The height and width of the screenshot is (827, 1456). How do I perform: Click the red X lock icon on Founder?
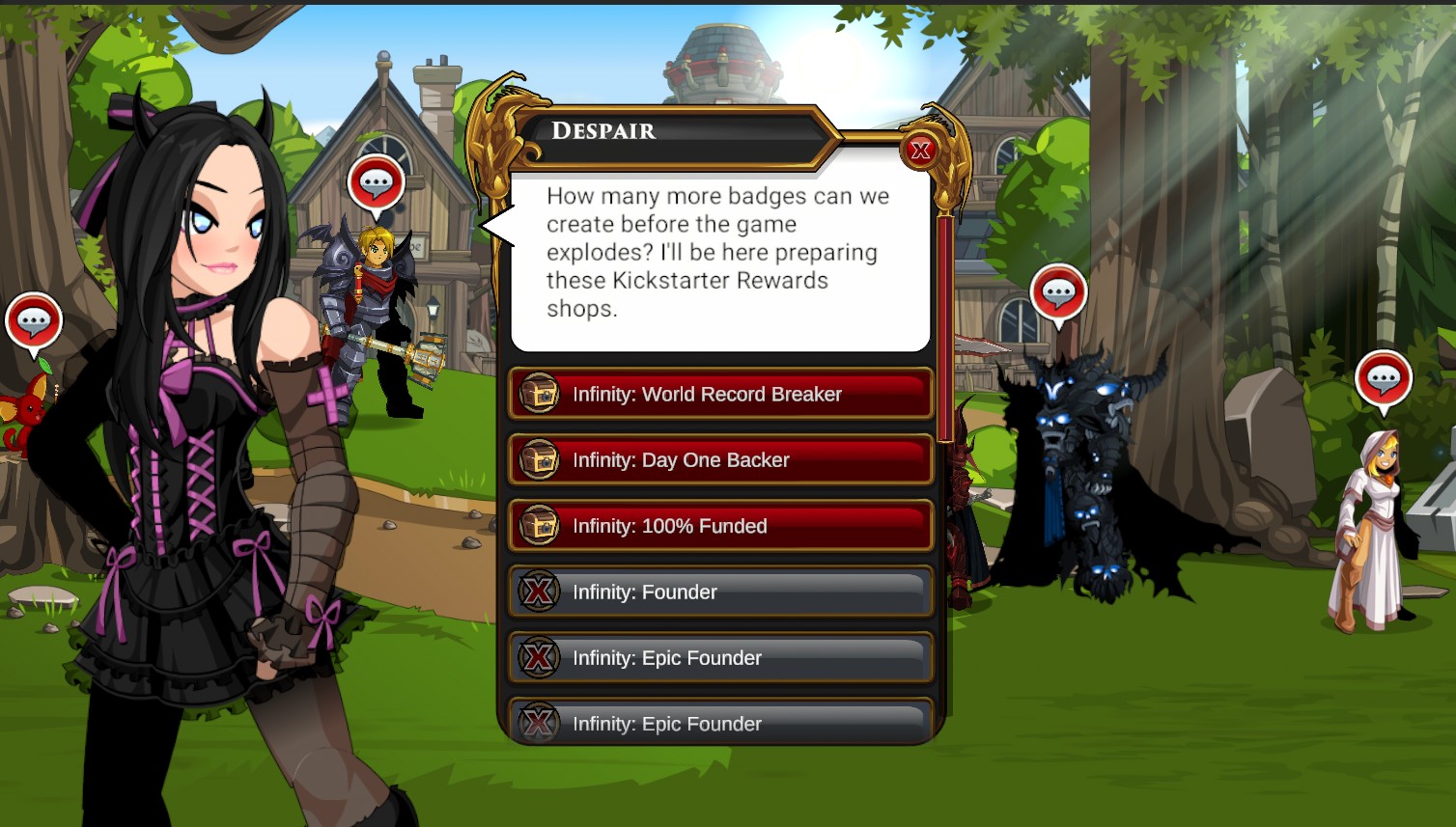539,592
